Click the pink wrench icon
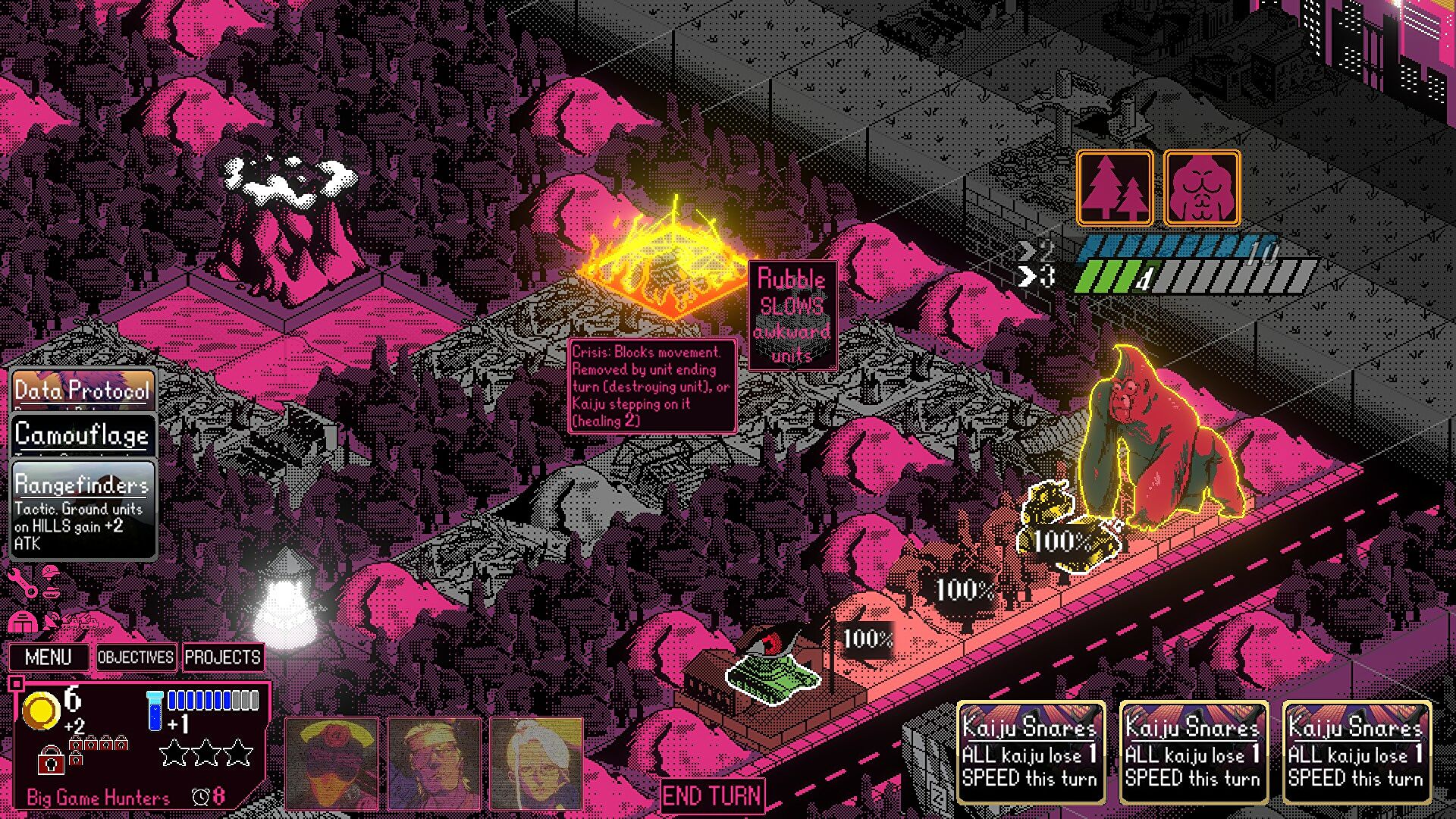 point(23,583)
